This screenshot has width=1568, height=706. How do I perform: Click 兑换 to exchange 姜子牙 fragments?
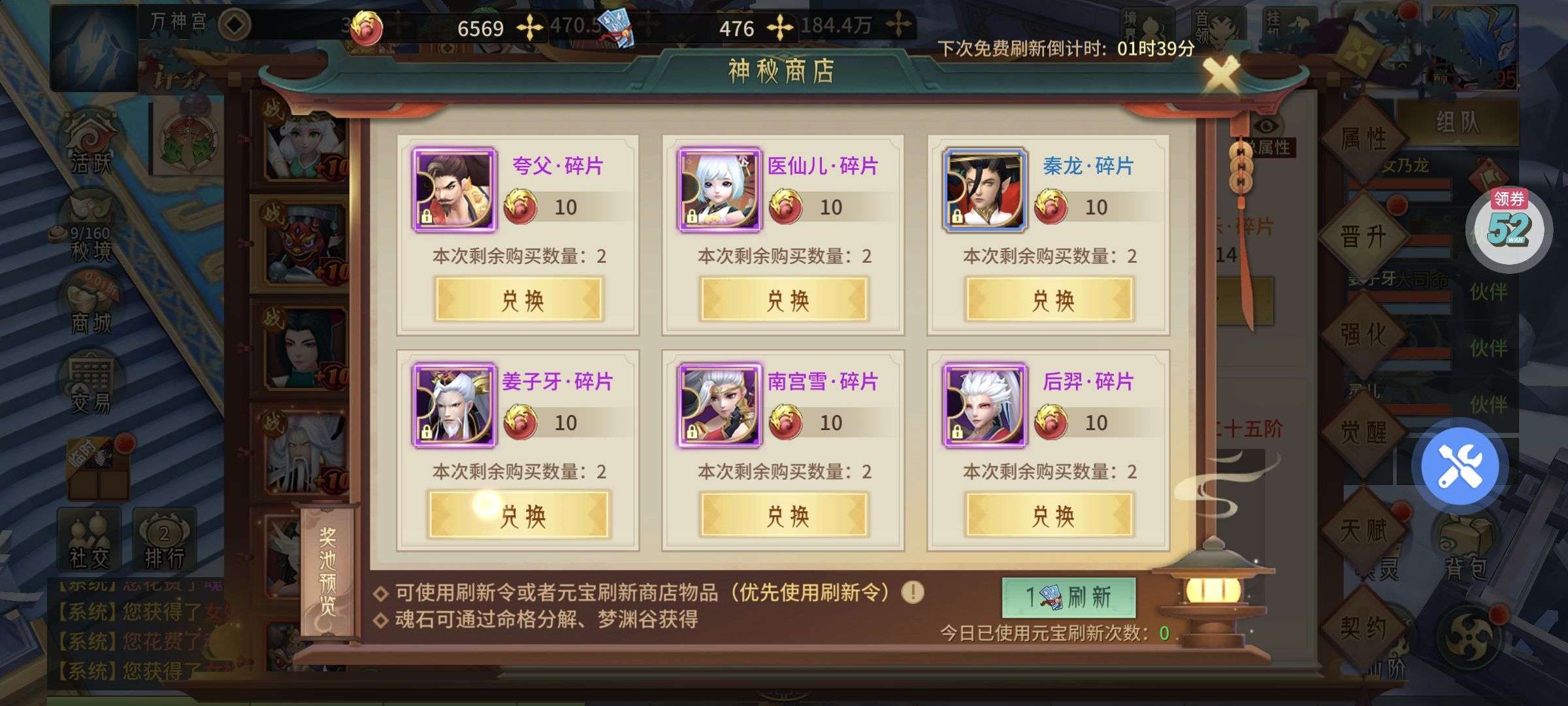pyautogui.click(x=518, y=514)
